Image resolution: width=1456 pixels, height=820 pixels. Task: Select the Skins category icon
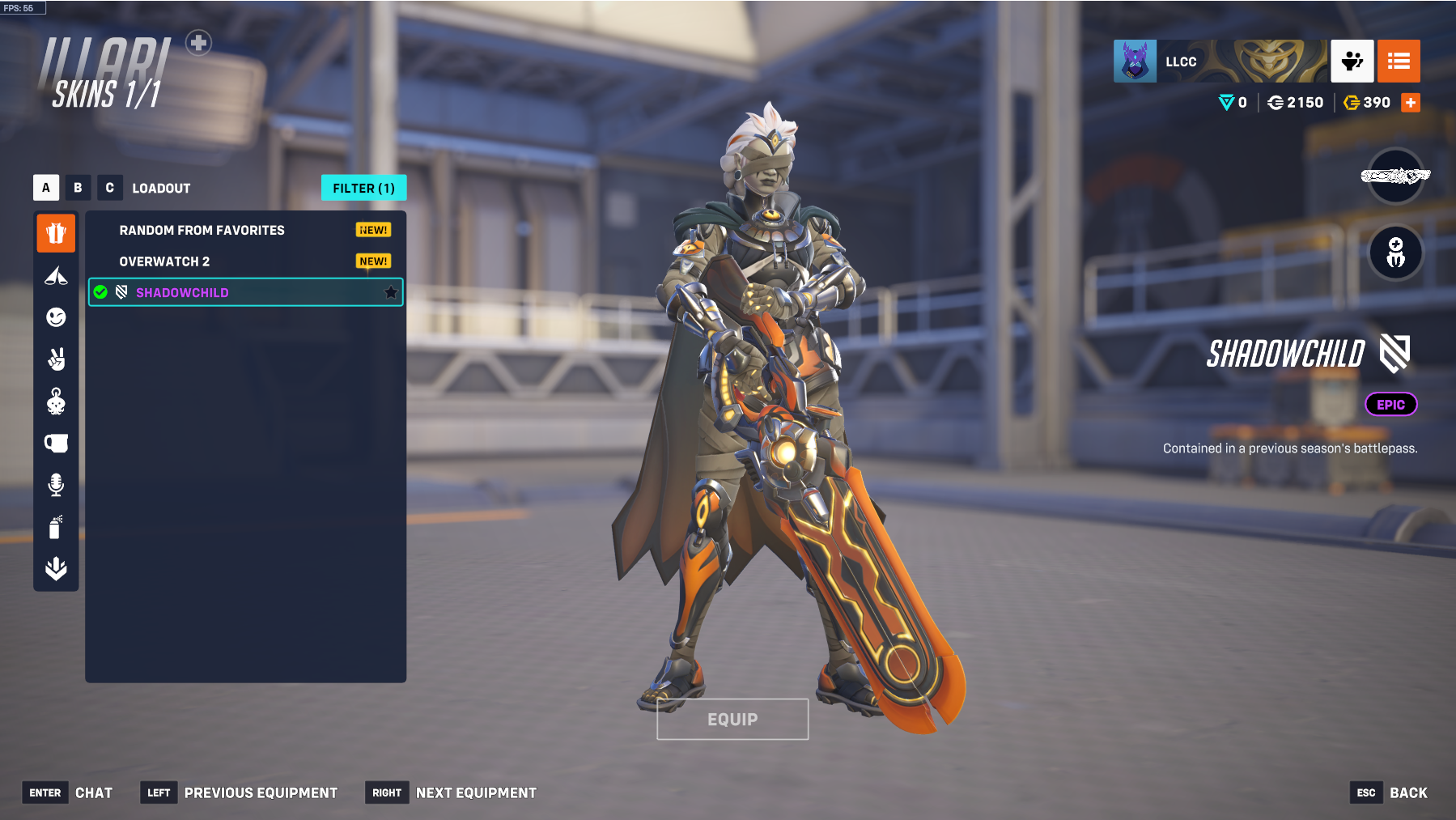tap(56, 233)
